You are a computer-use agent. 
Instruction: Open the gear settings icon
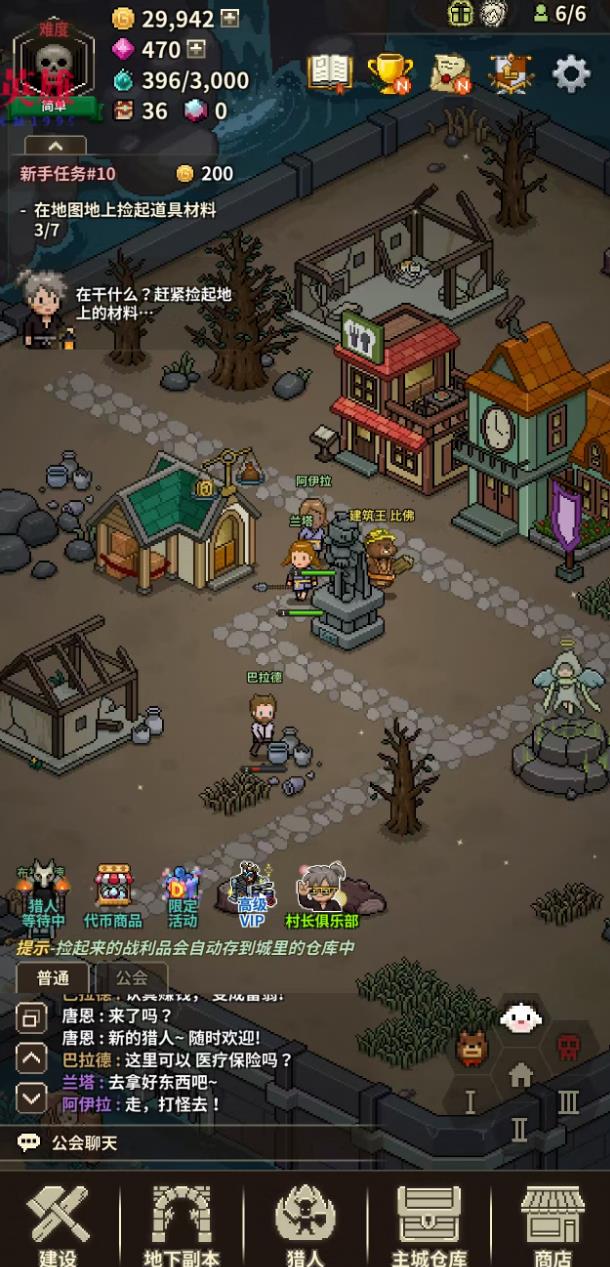coord(571,73)
